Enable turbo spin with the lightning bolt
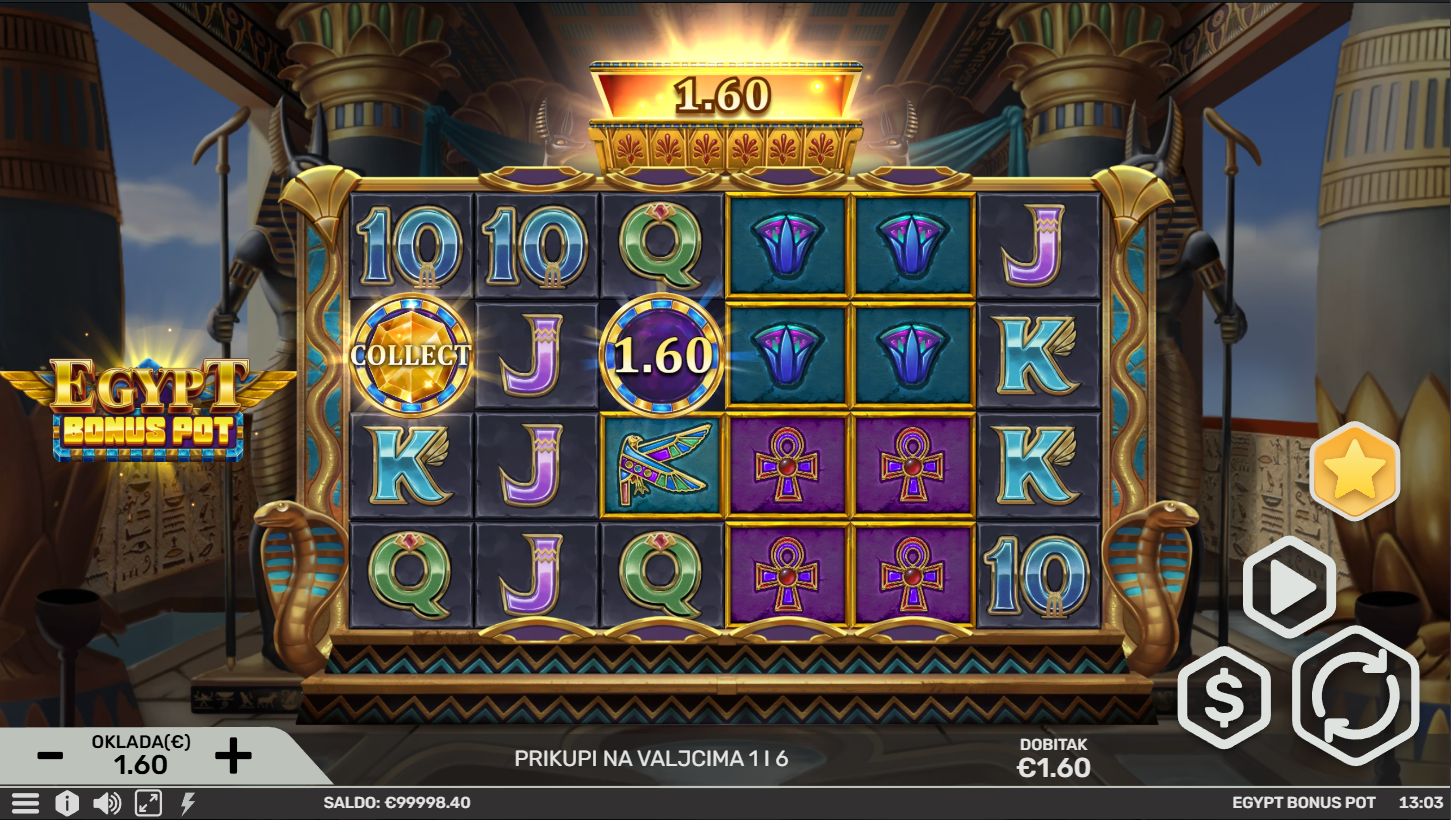This screenshot has width=1451, height=820. [x=187, y=803]
